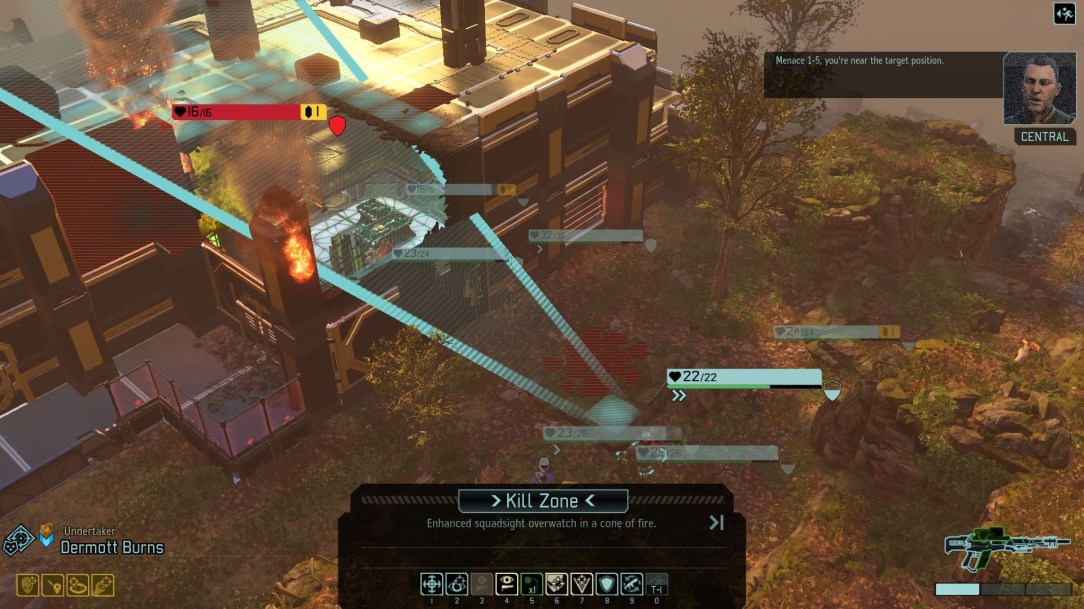The image size is (1084, 609).
Task: Click the sharpshooter class icon by Dermott Burns
Action: 19,541
